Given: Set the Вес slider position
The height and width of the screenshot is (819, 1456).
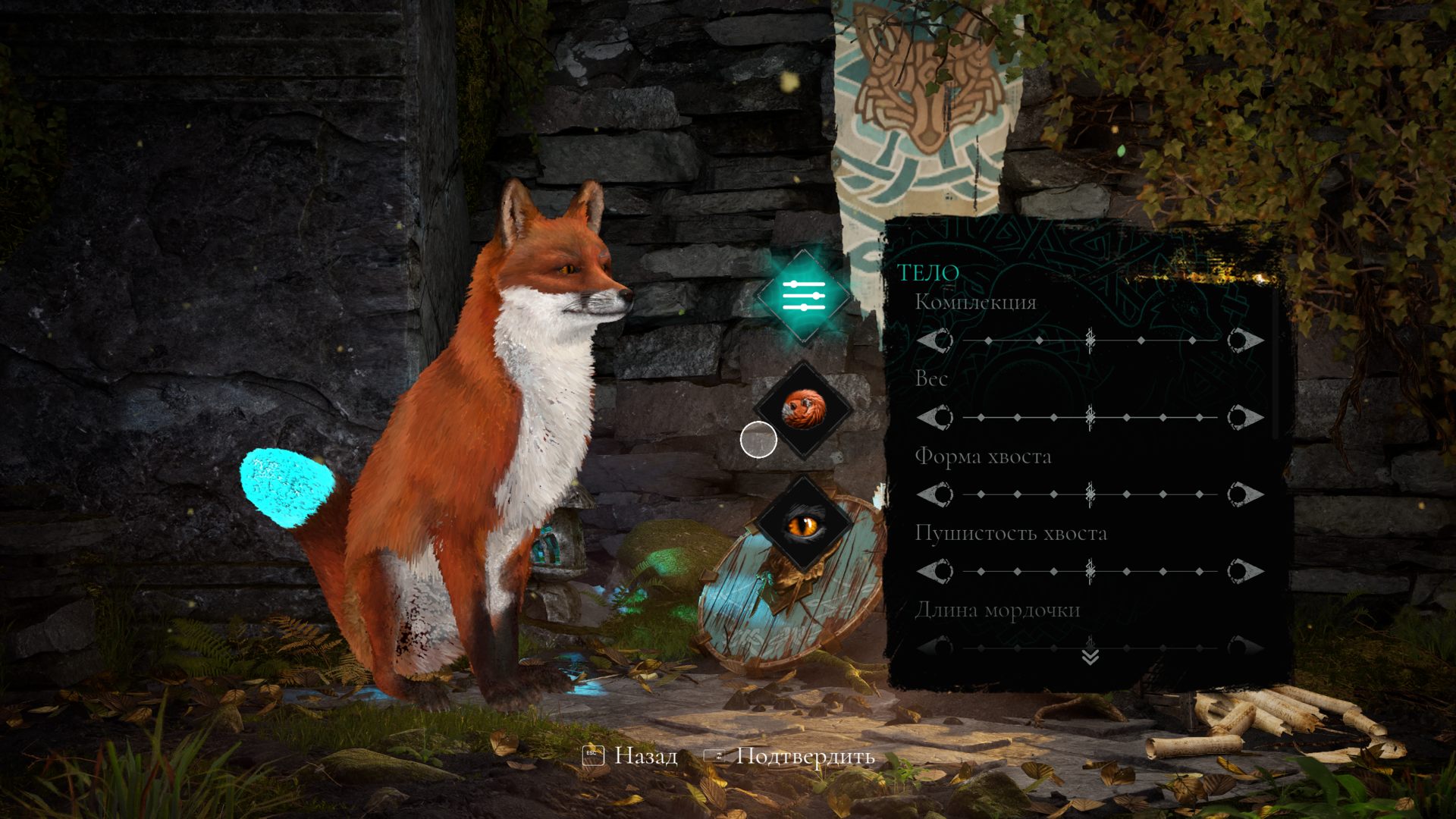Looking at the screenshot, I should coord(1090,417).
